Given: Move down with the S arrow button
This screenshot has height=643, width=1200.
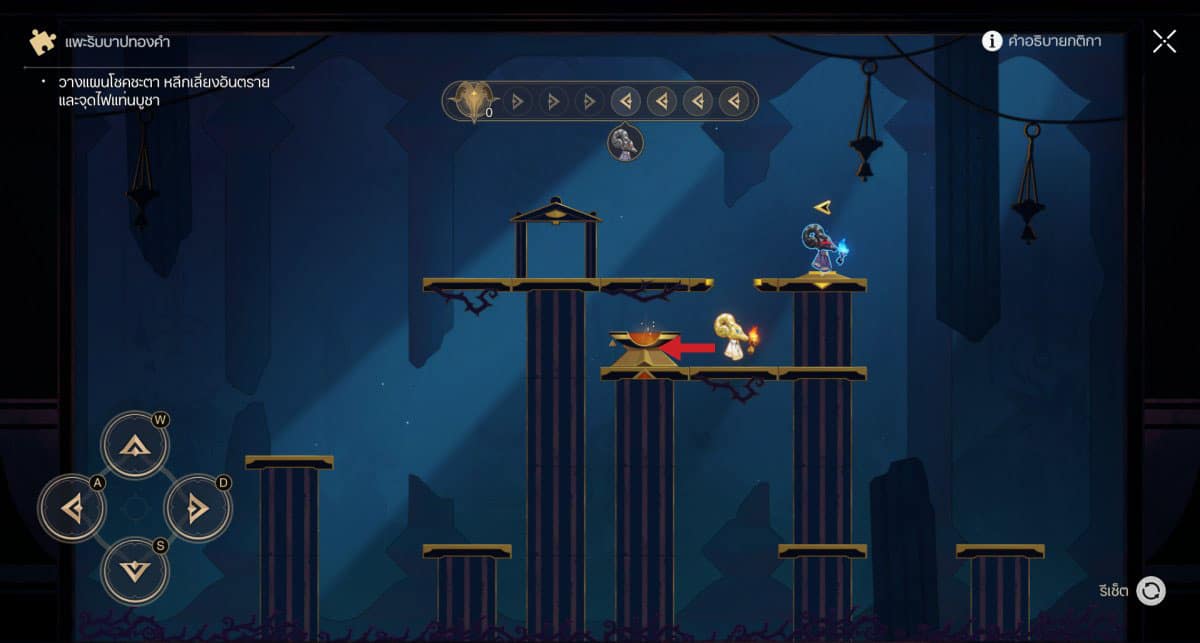Looking at the screenshot, I should coord(134,570).
